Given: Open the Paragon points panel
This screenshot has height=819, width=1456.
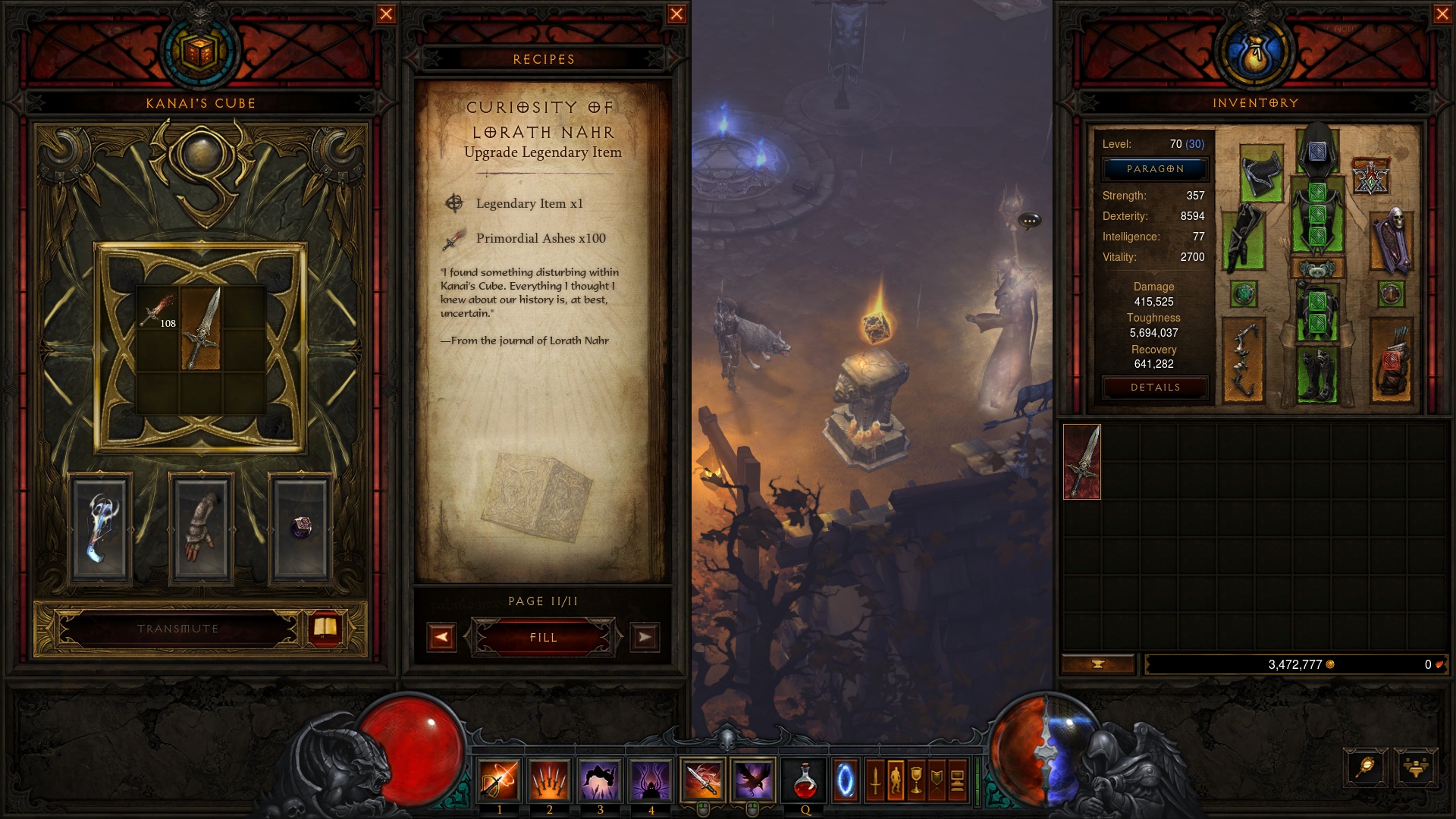Looking at the screenshot, I should click(1155, 169).
